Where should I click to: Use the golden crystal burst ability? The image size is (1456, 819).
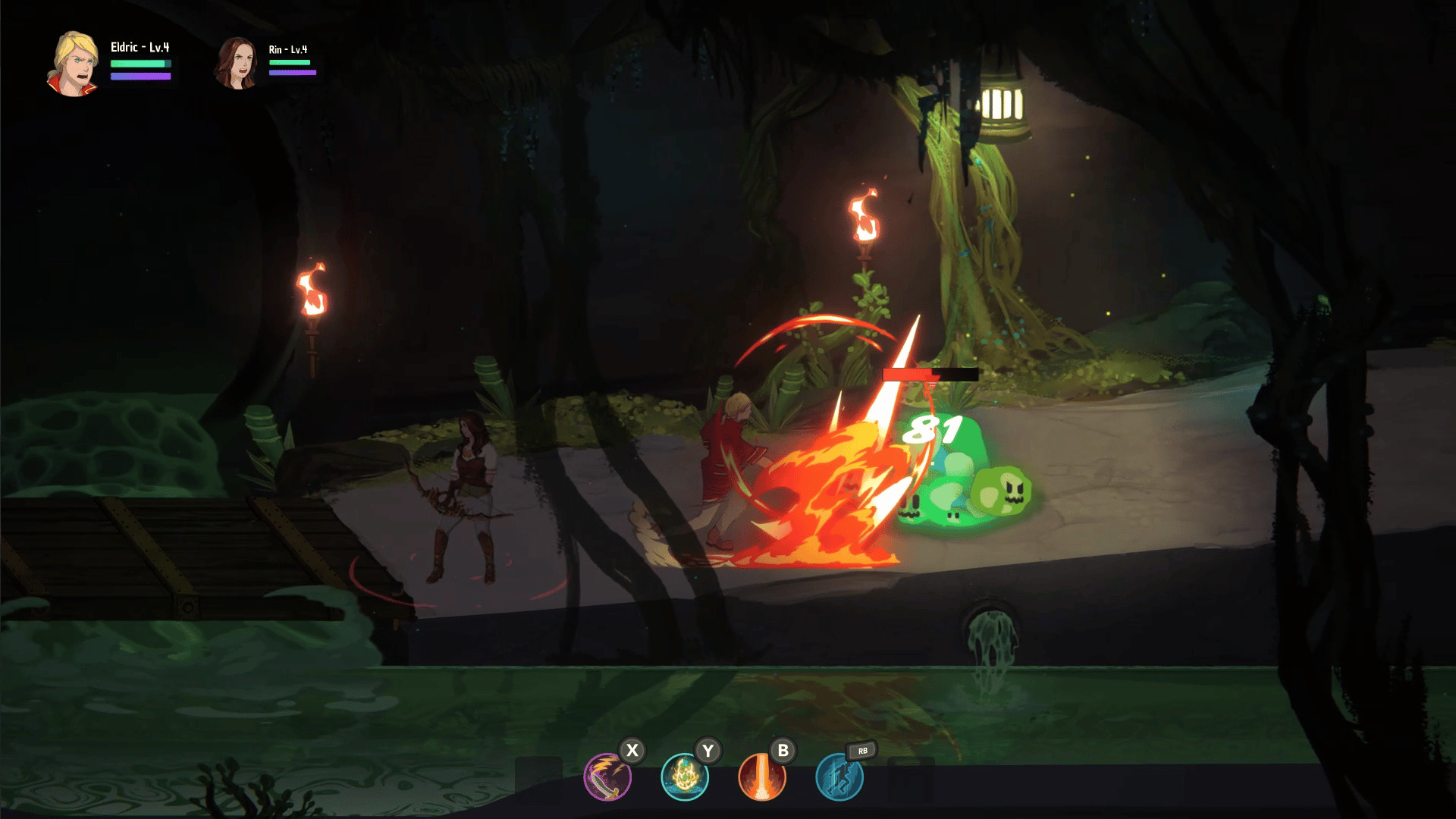click(685, 777)
